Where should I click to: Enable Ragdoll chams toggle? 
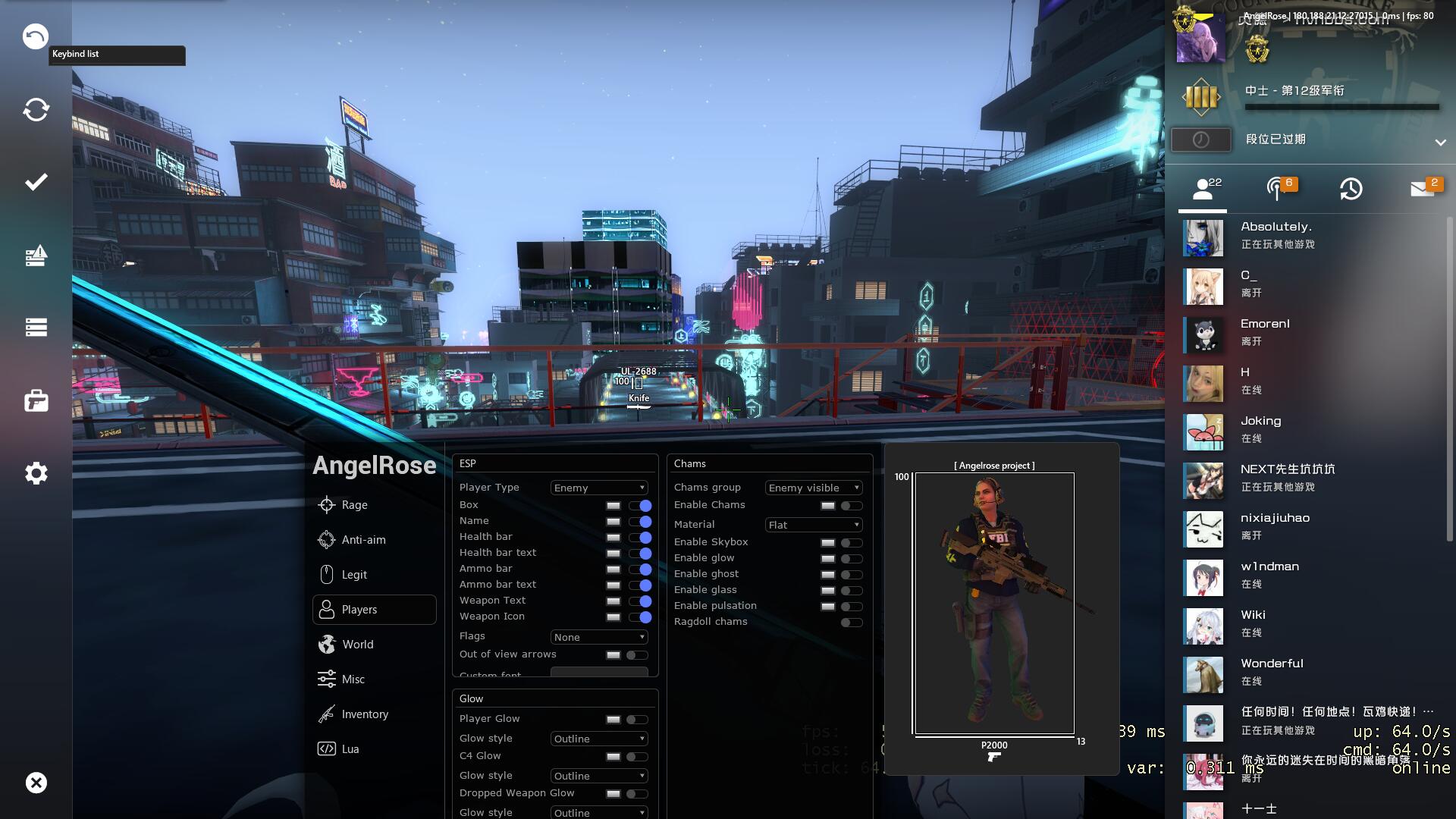pyautogui.click(x=852, y=623)
